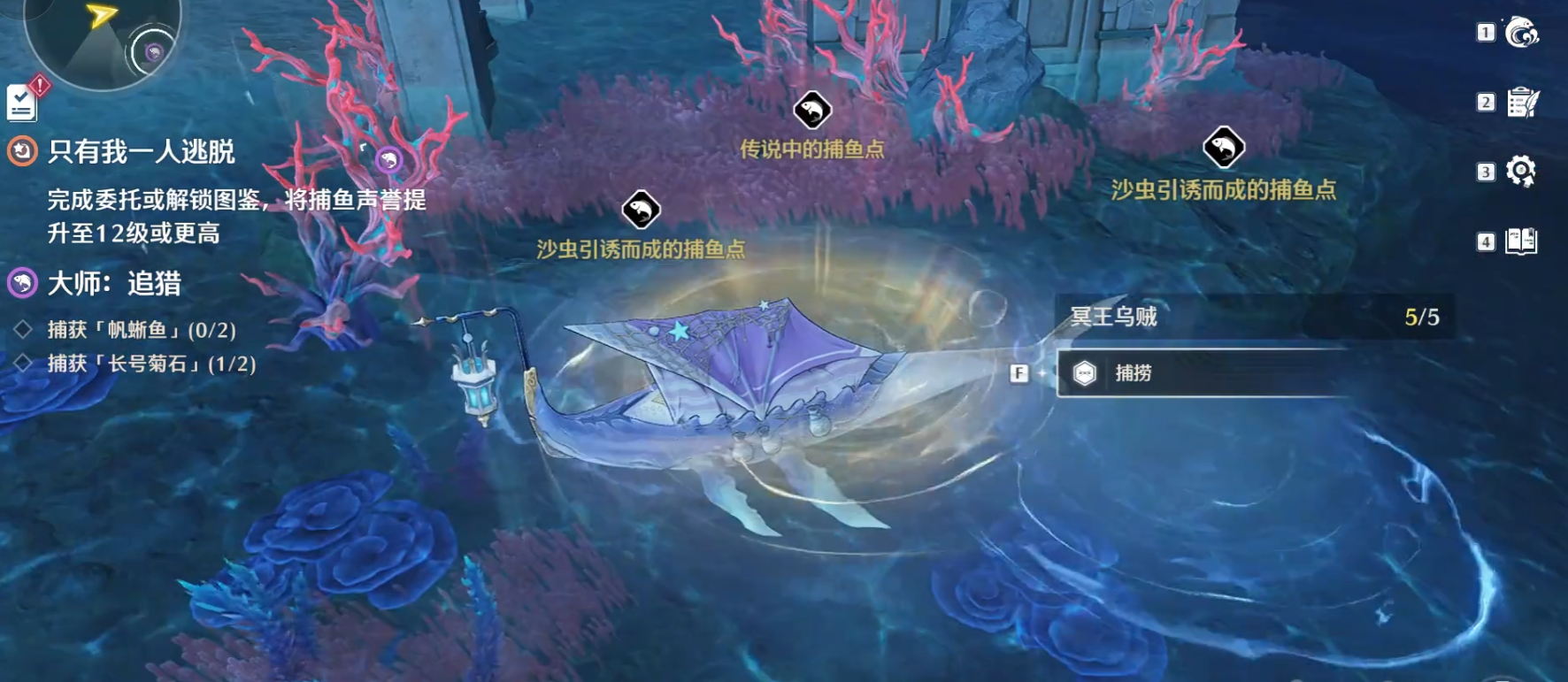Click the 冥王乌贼 catch counter bar
This screenshot has width=1568, height=682.
[x=1239, y=316]
